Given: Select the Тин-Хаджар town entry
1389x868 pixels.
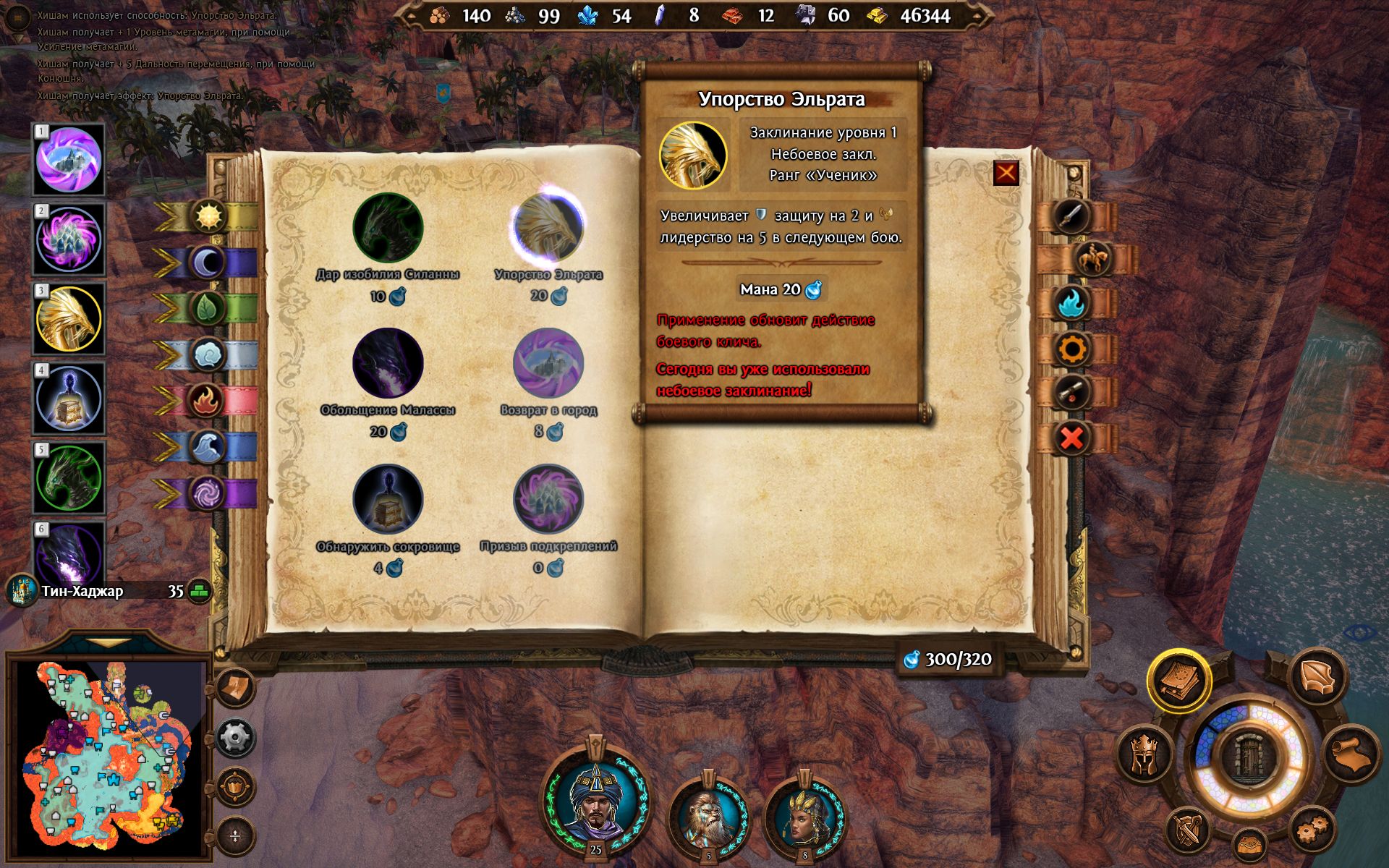Looking at the screenshot, I should [82, 591].
